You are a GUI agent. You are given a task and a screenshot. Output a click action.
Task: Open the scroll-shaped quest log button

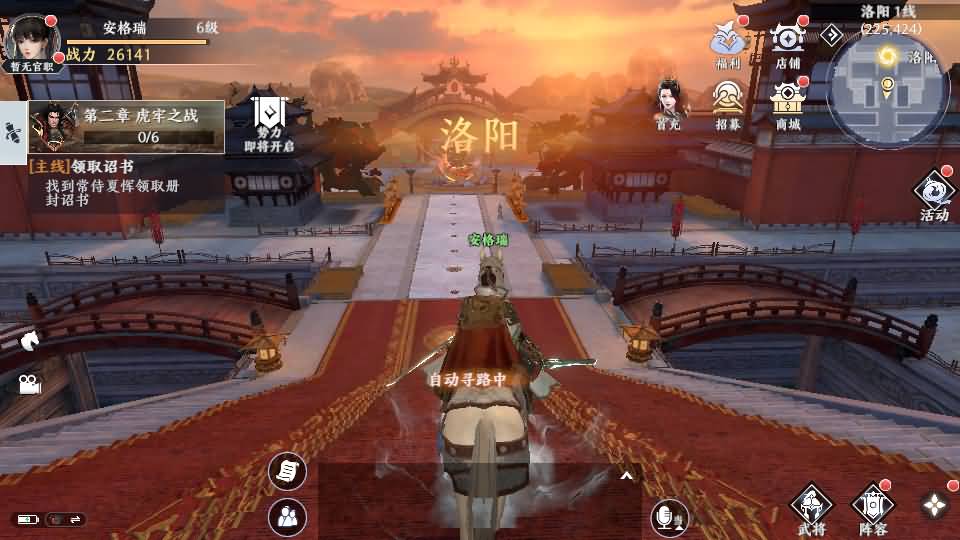pyautogui.click(x=287, y=471)
